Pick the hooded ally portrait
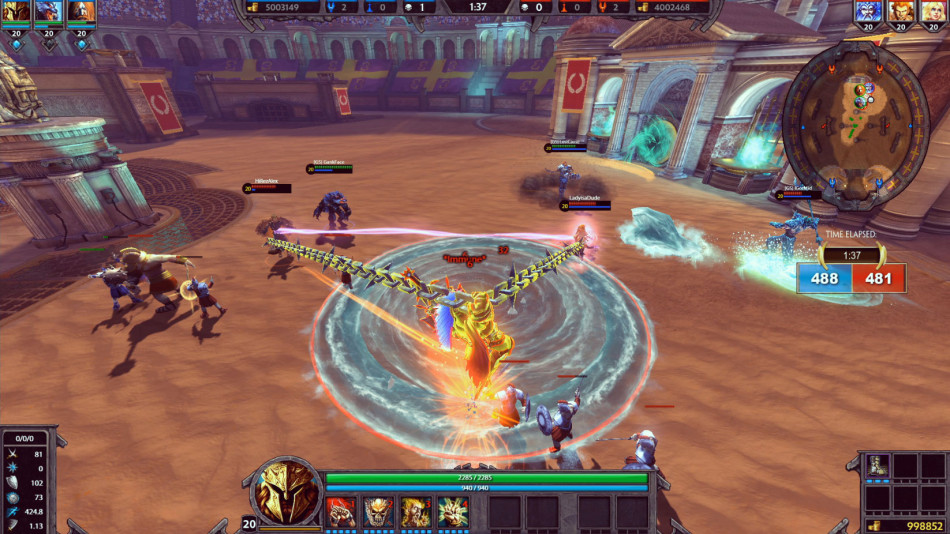Image resolution: width=950 pixels, height=534 pixels. (81, 12)
